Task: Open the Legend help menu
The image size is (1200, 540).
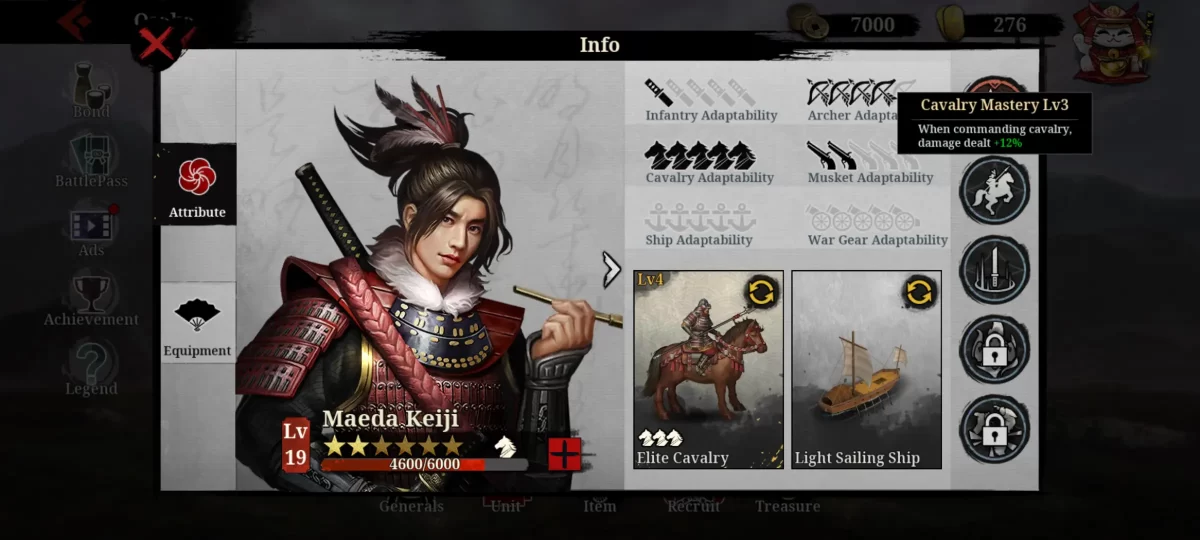Action: tap(91, 369)
